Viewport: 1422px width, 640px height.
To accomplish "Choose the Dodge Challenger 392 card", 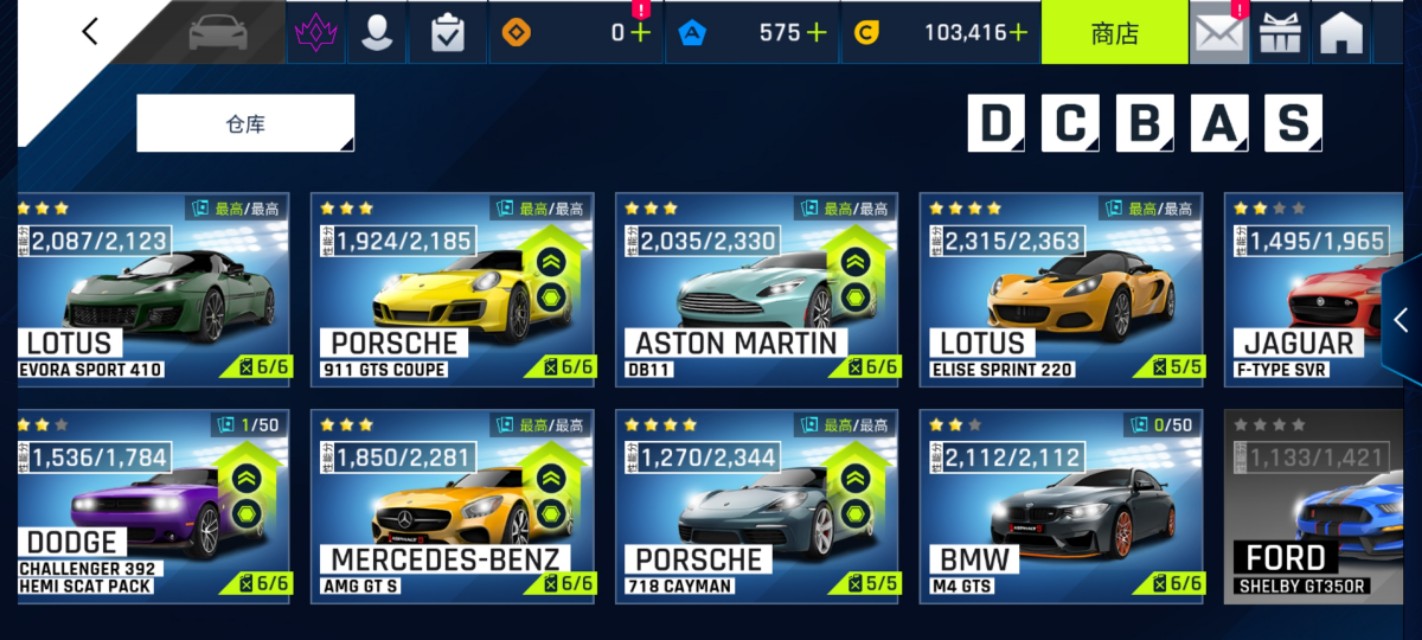I will (153, 506).
